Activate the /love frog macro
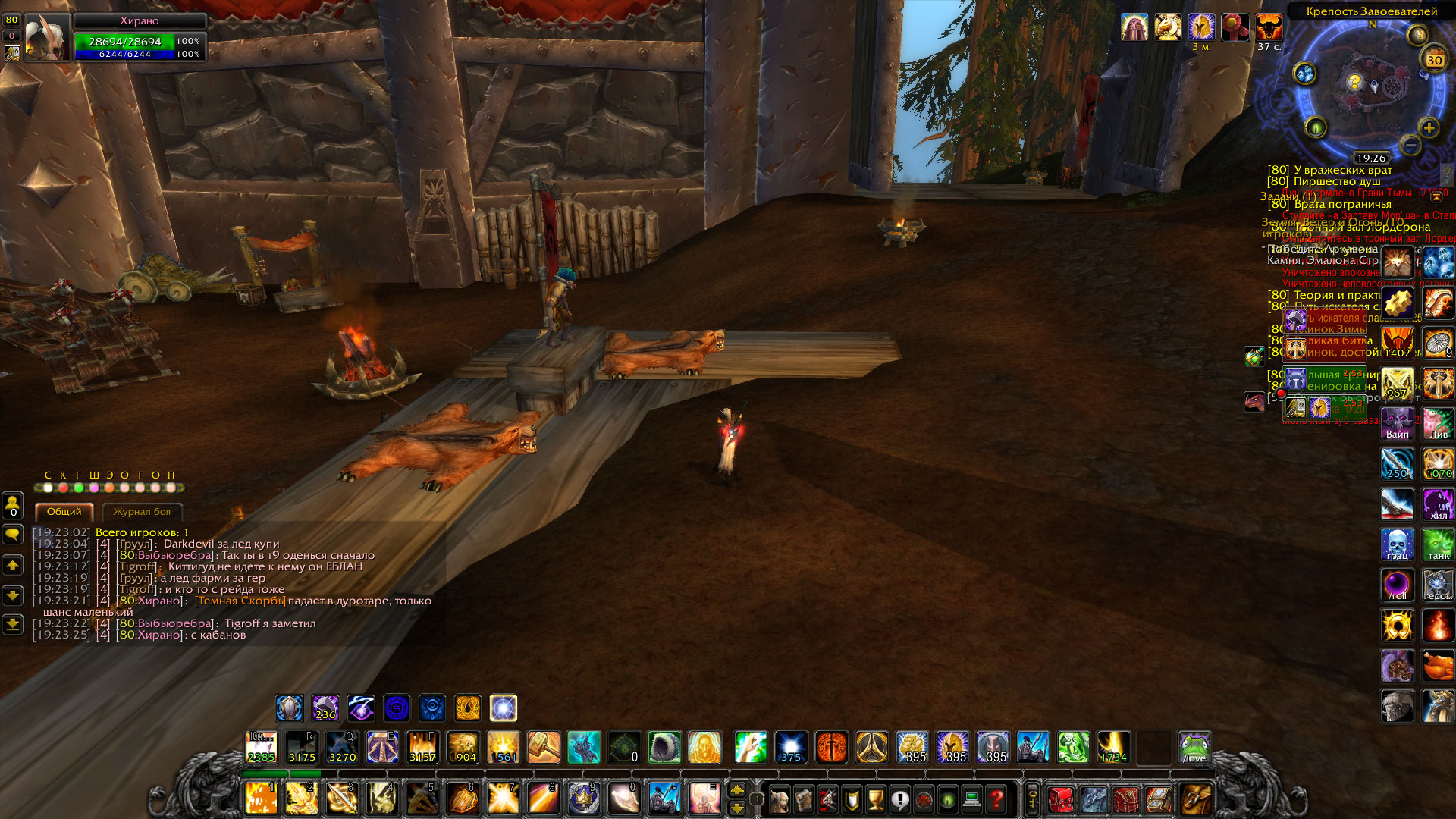Viewport: 1456px width, 819px height. click(1194, 748)
